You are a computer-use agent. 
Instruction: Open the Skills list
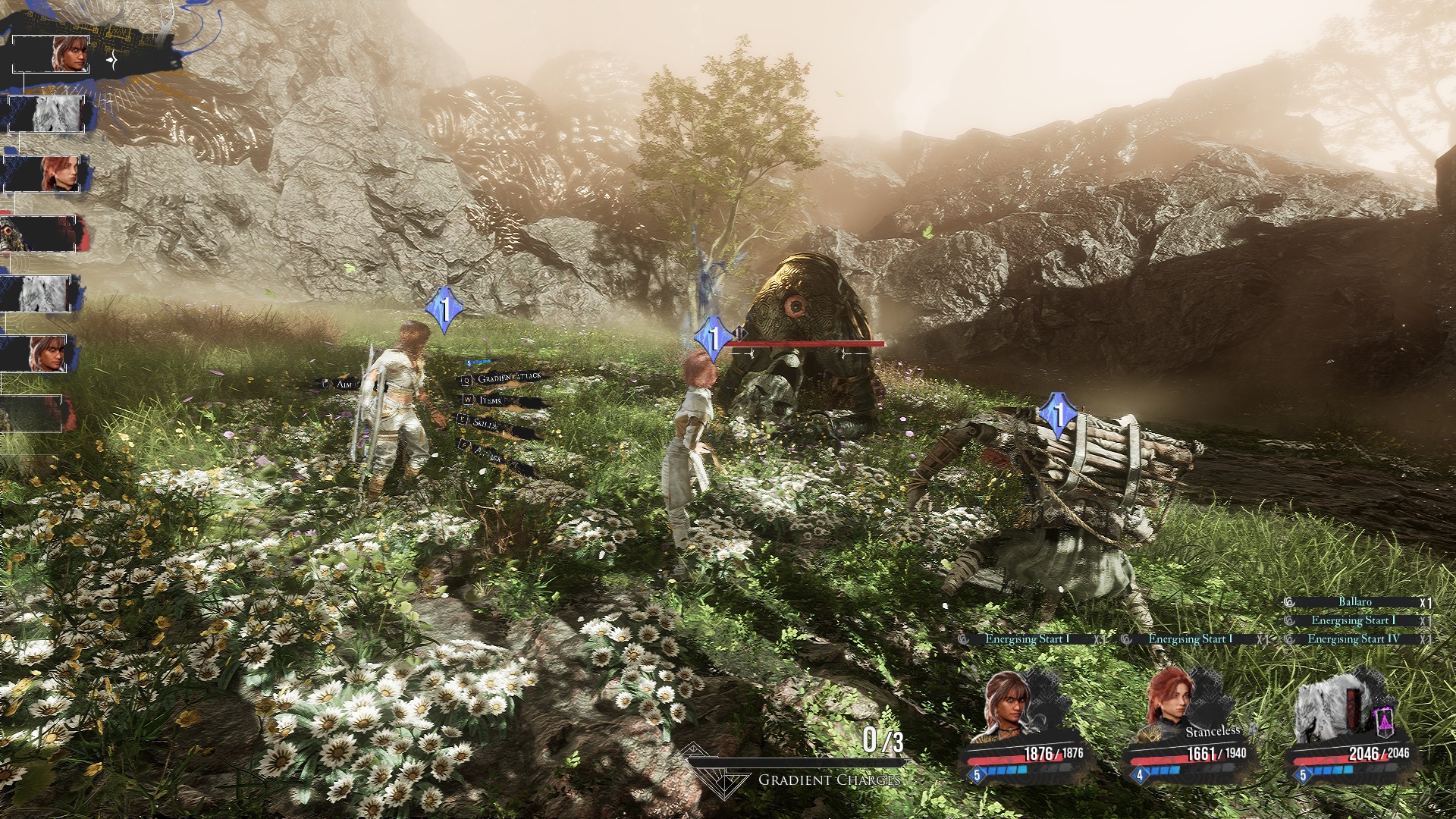coord(485,423)
